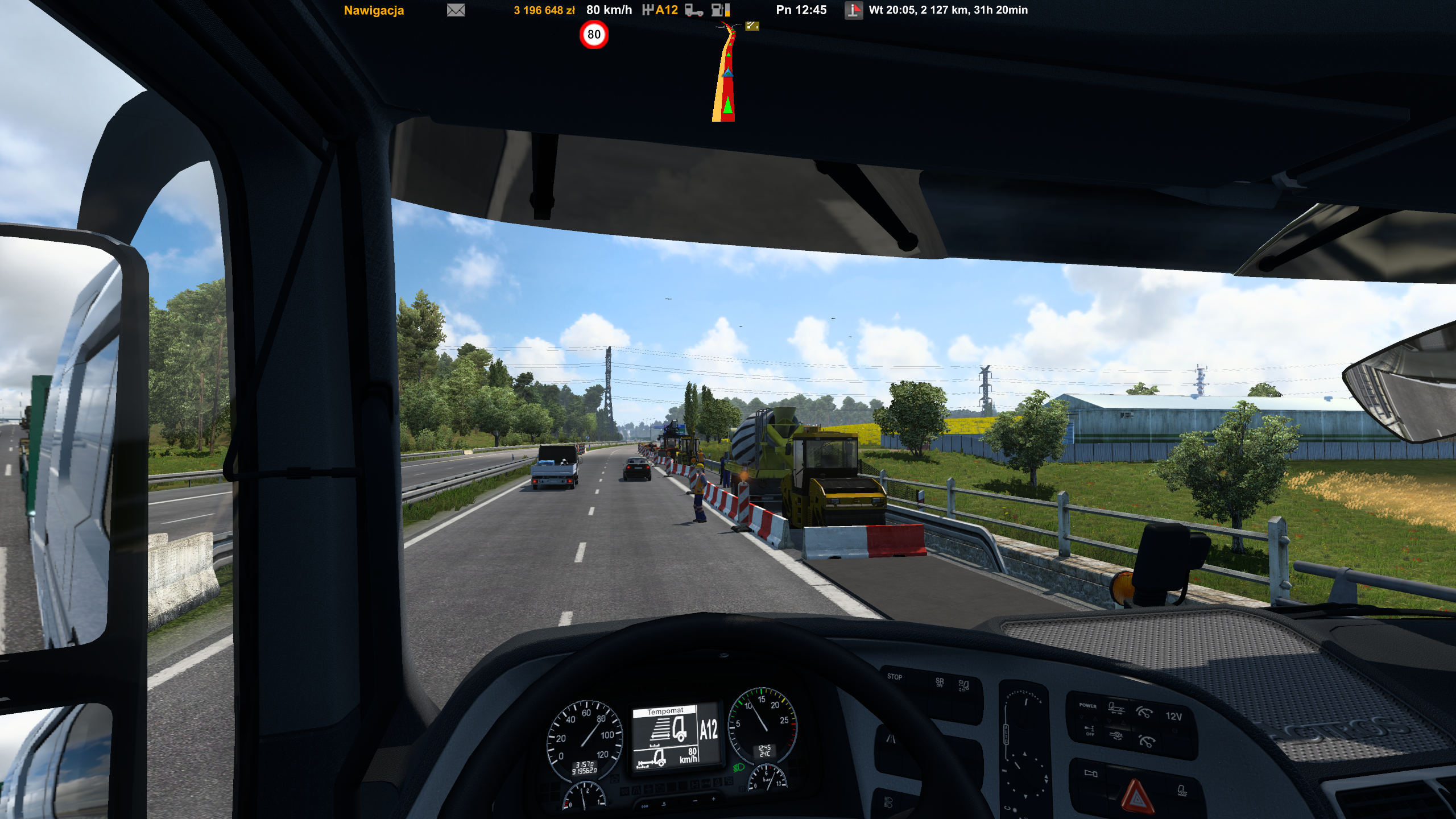Click the fuel pump gauge icon
Screen dimensions: 1456x819
720,10
